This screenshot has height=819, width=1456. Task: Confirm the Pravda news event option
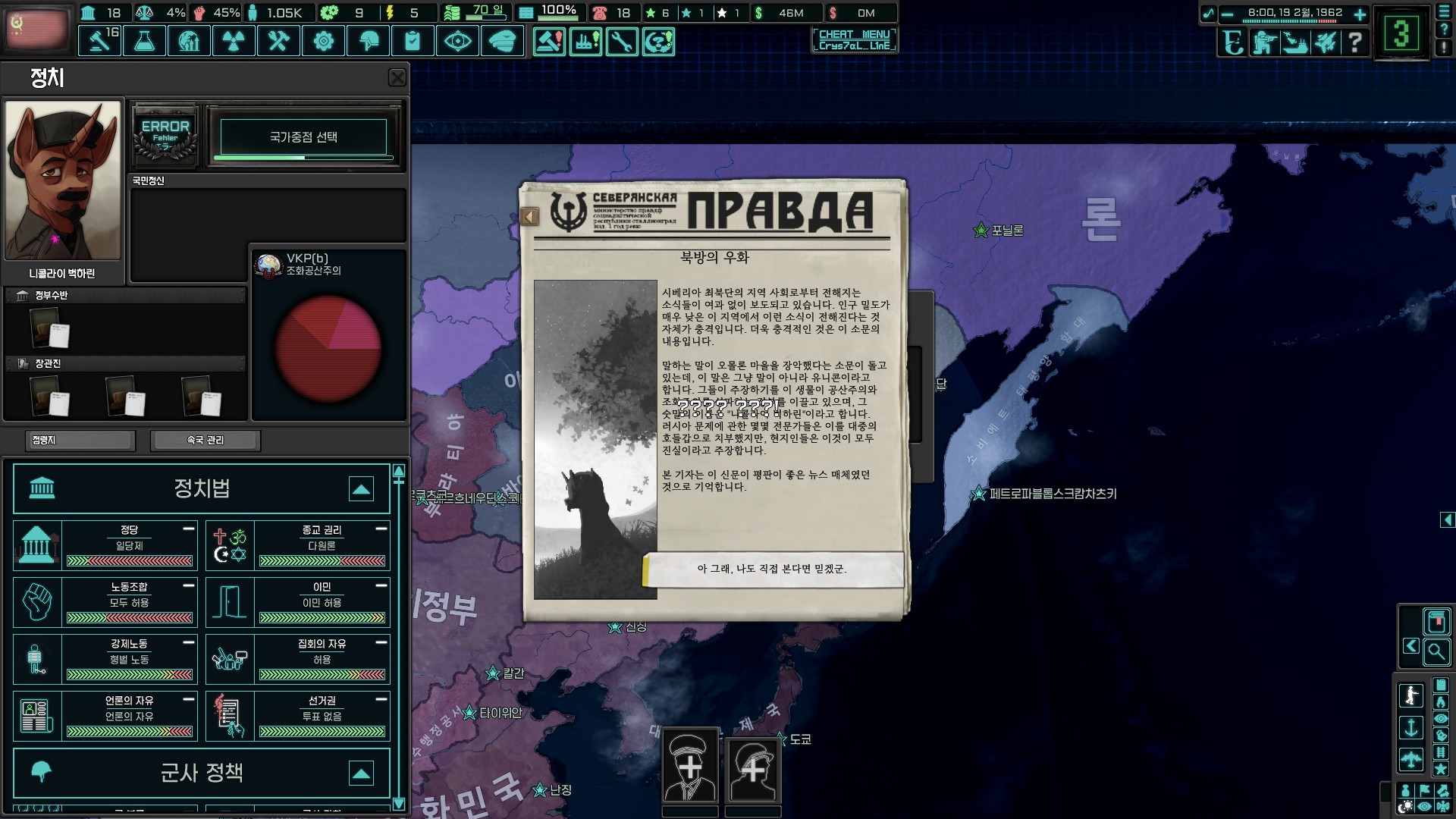point(772,569)
